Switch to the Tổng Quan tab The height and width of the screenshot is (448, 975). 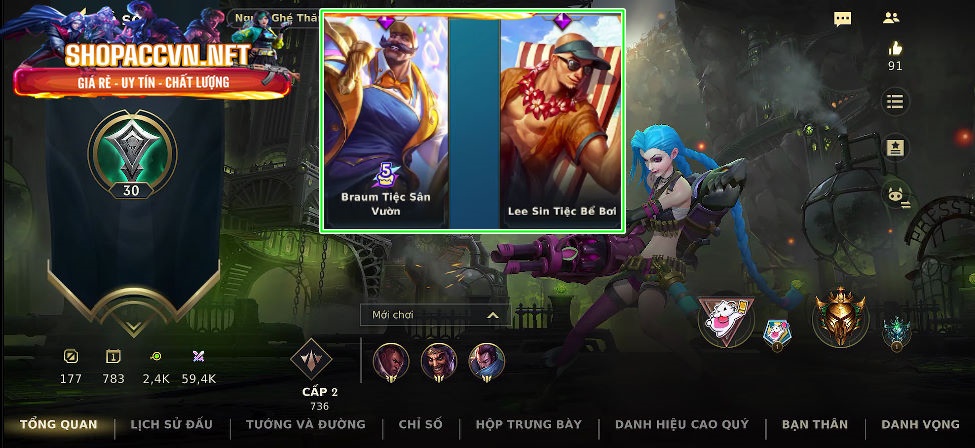pos(59,425)
